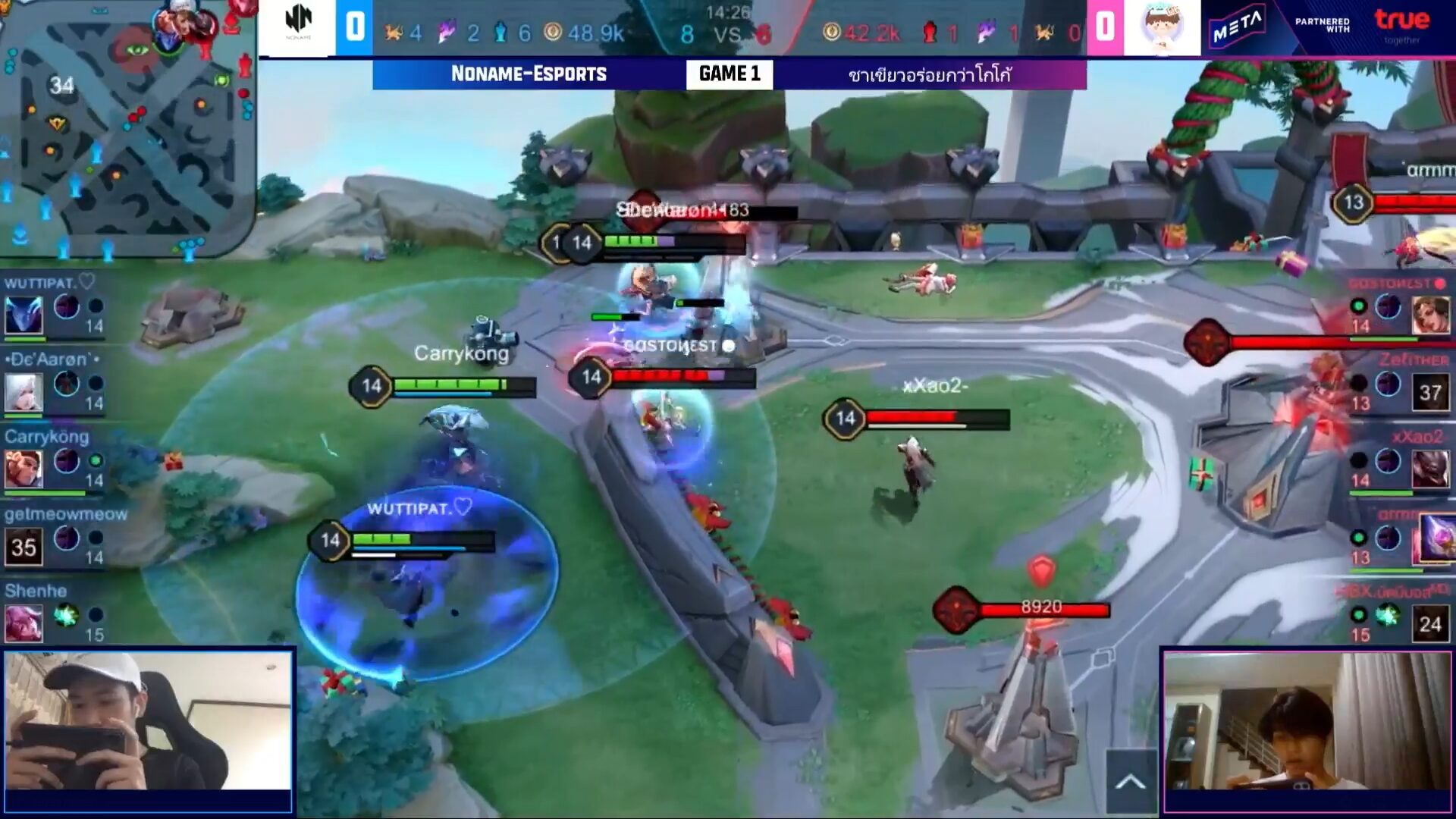Click the META league logo

click(1236, 23)
